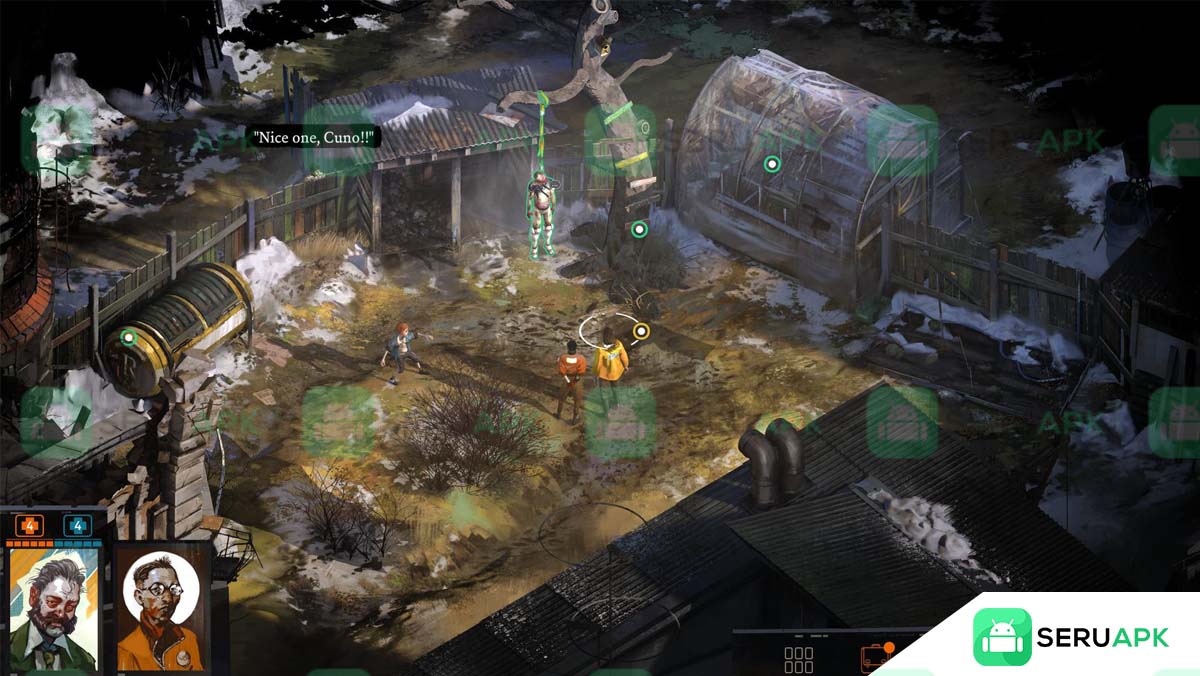Interact with the orb on the greenhouse
This screenshot has width=1200, height=676.
coord(771,164)
